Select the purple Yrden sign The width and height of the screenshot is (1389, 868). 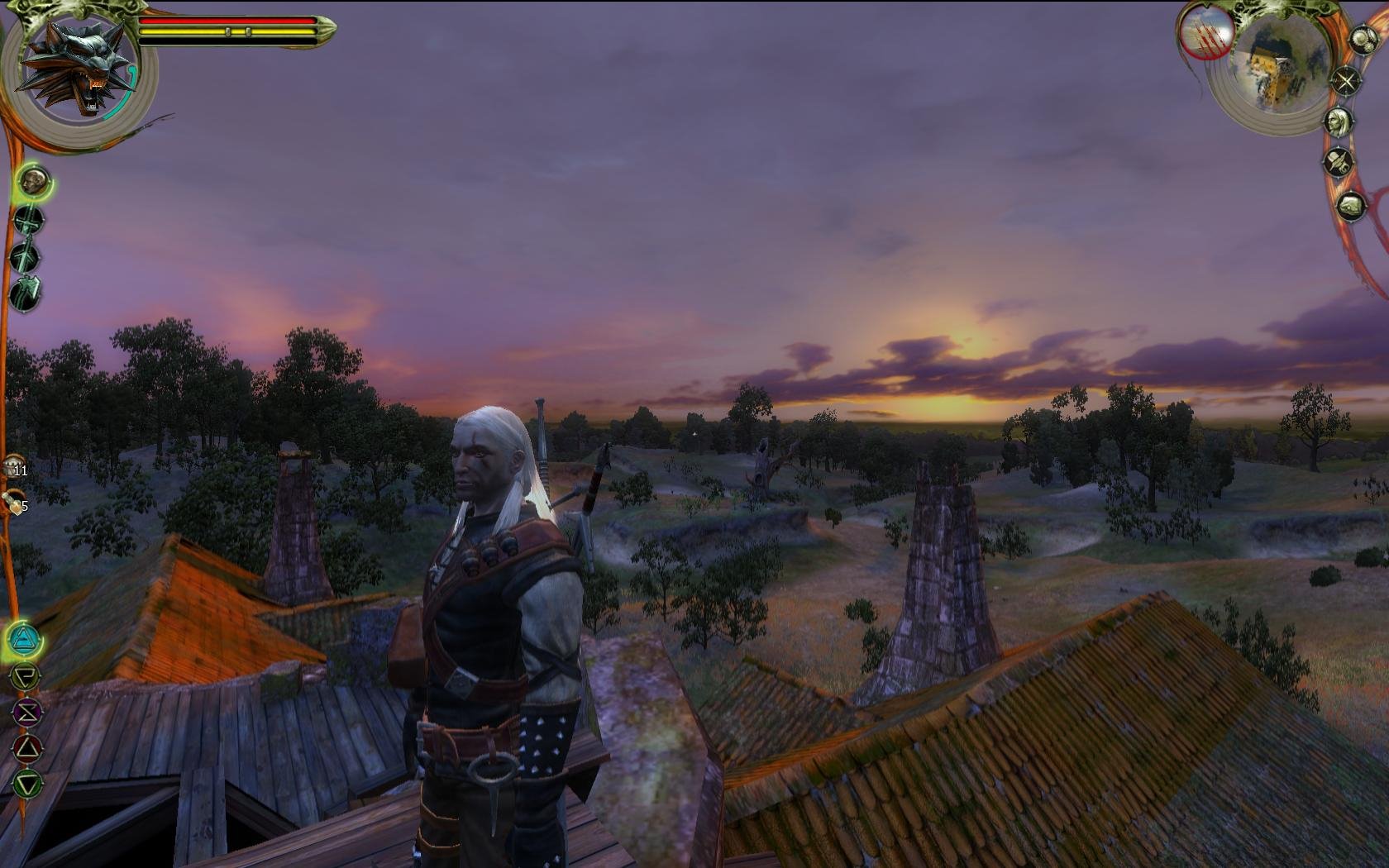26,711
